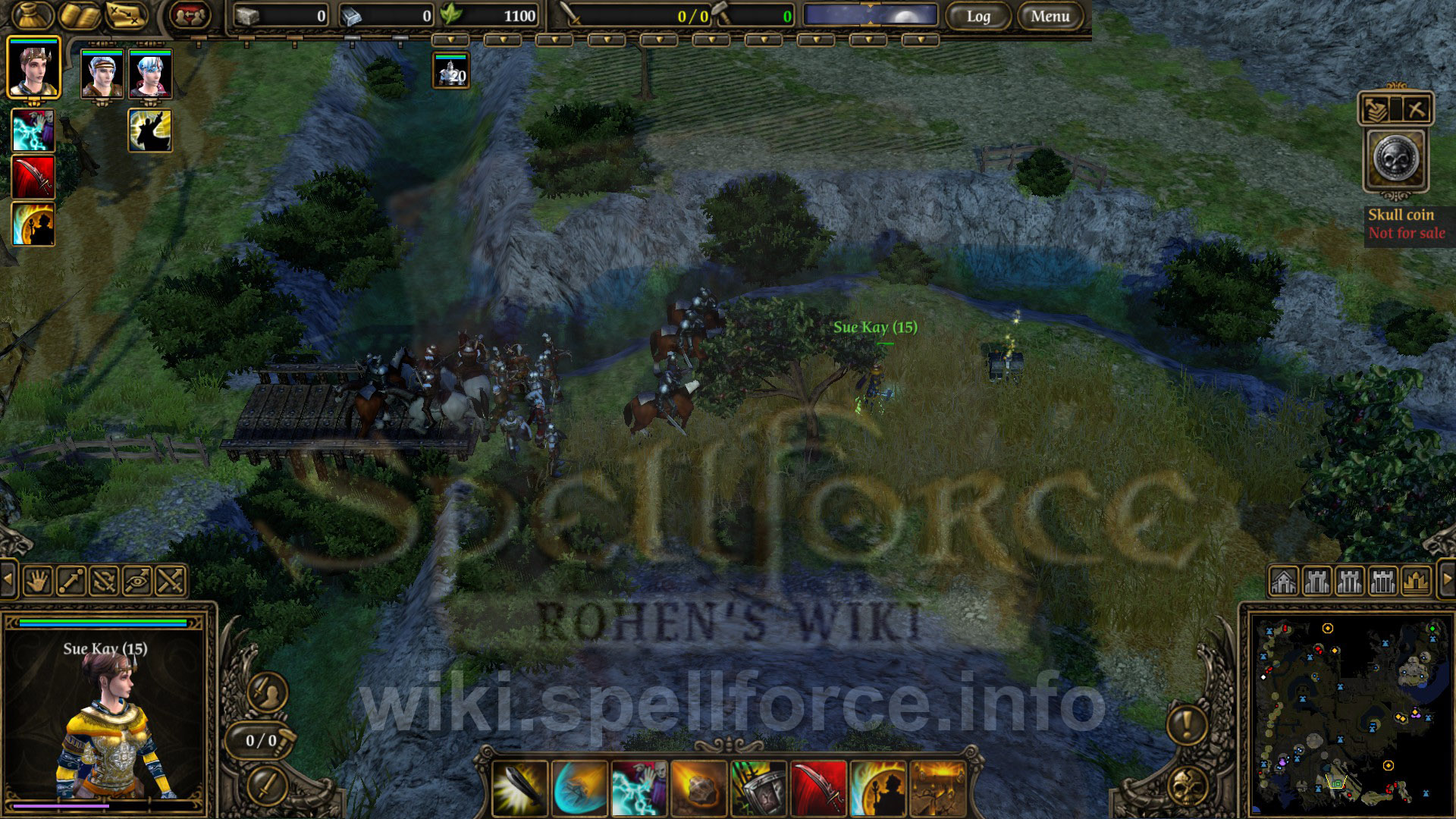Click the Skull coin item slot
Image resolution: width=1456 pixels, height=819 pixels.
[1395, 160]
